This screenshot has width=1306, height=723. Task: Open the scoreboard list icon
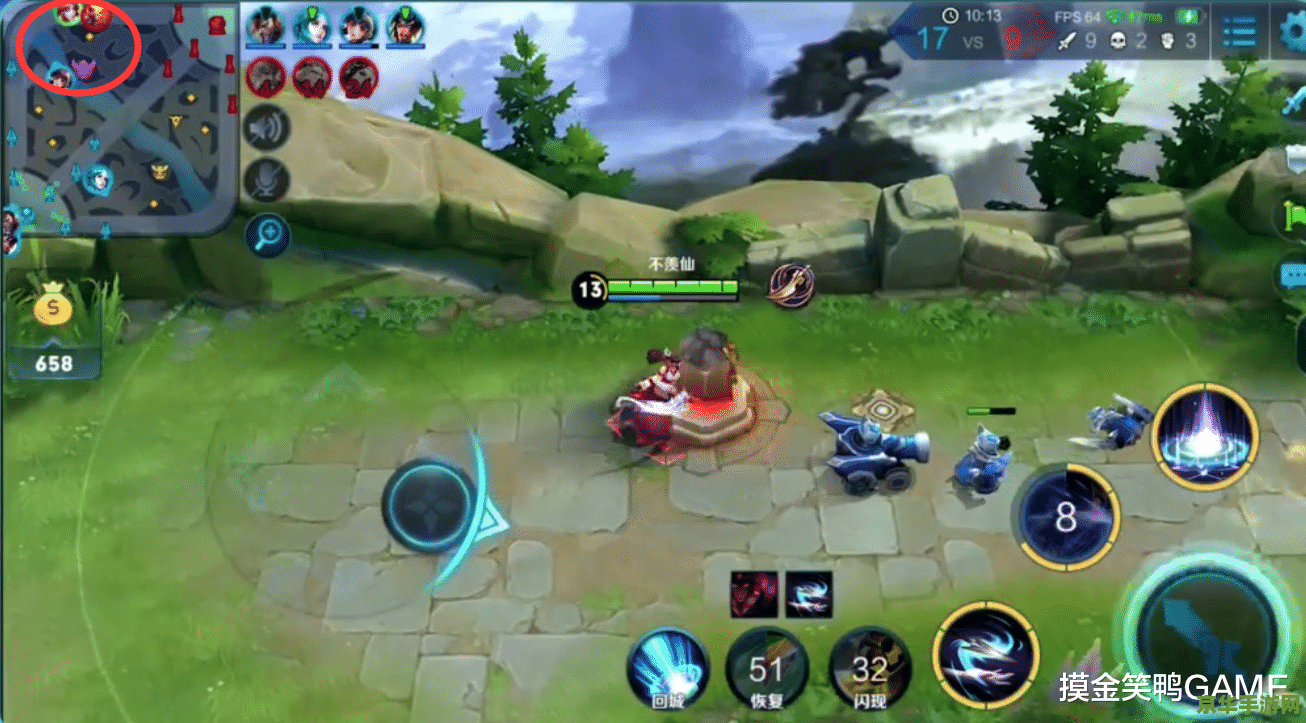coord(1239,33)
